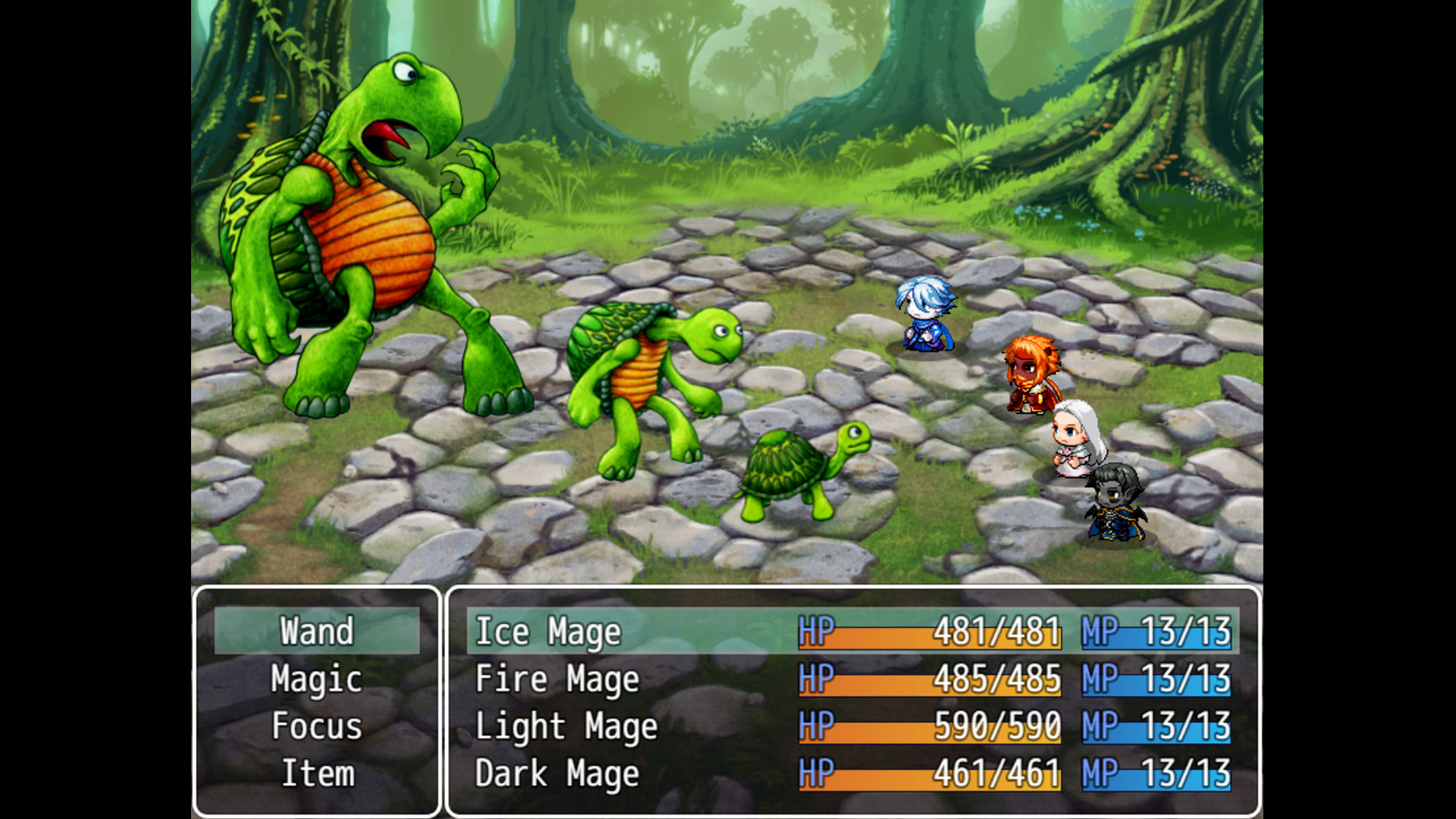Click the HP label beside Ice Mage

817,631
